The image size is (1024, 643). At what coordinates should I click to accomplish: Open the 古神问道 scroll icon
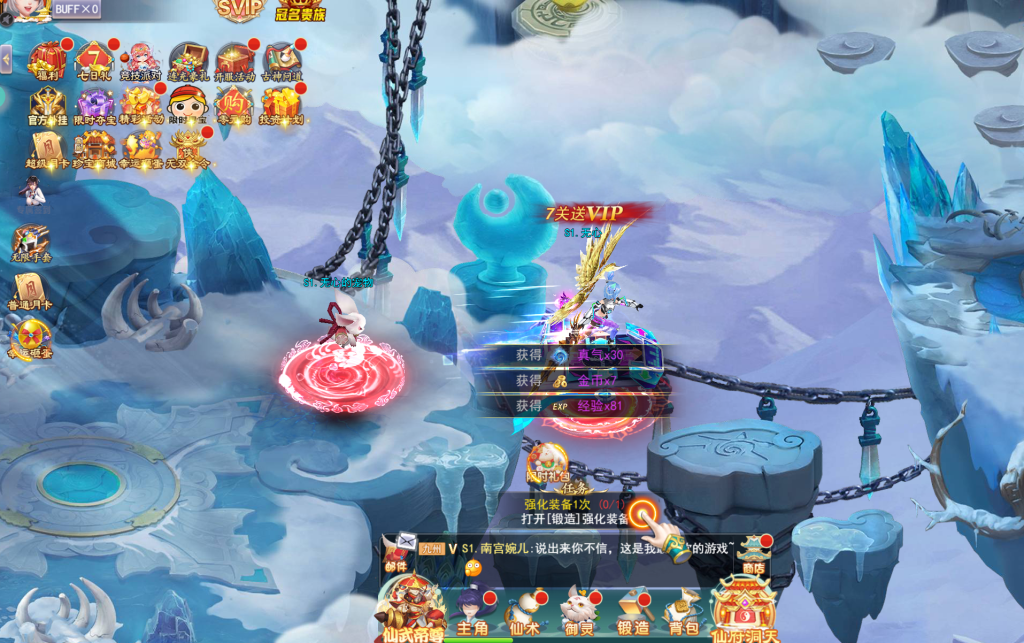282,60
